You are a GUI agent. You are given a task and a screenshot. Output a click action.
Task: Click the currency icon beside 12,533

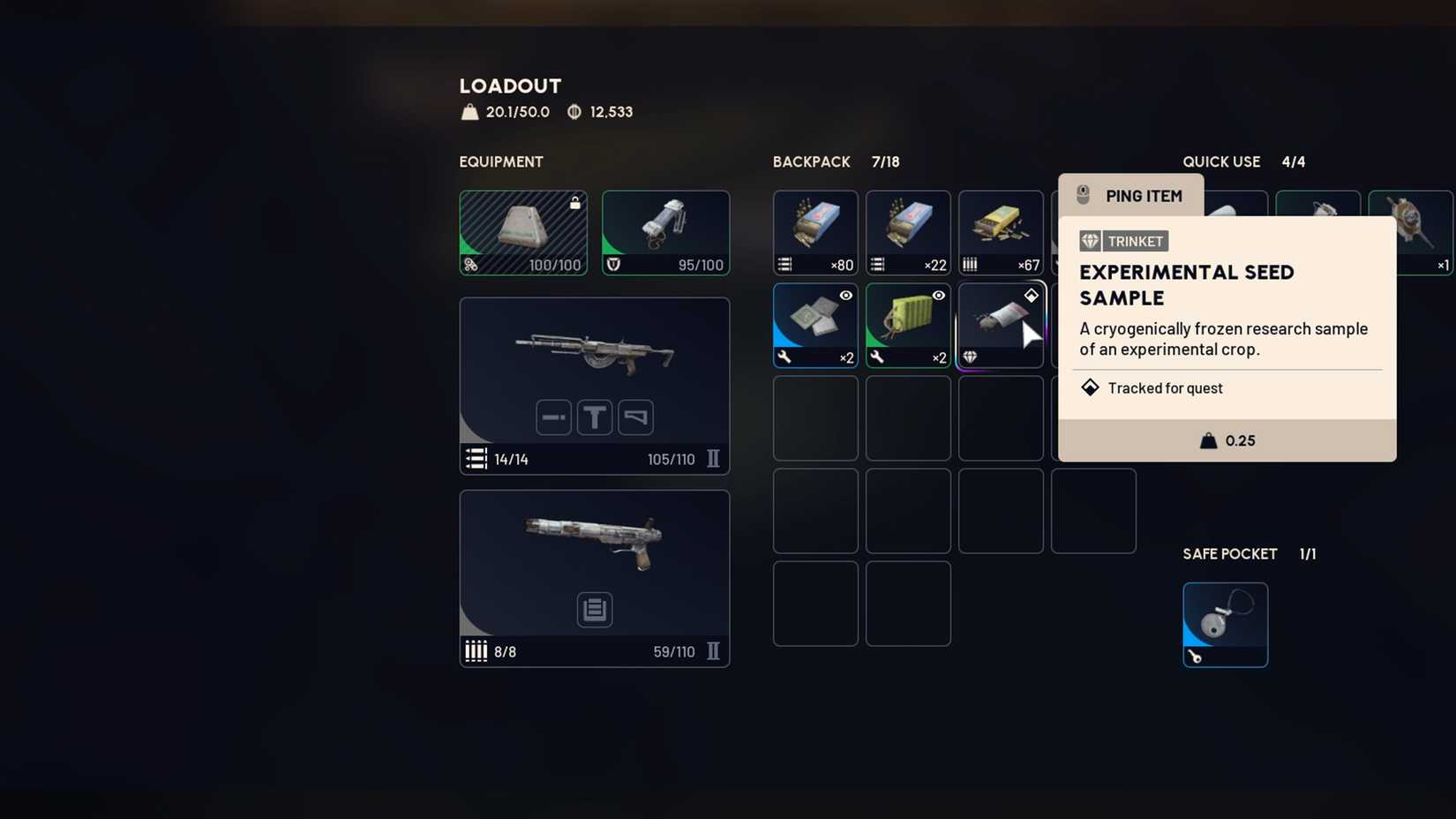coord(574,111)
